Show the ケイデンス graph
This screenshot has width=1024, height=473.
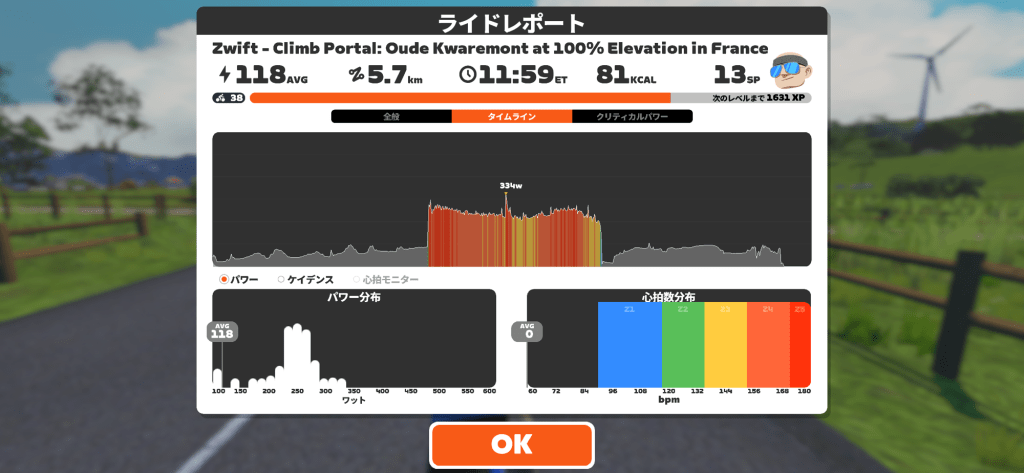point(306,280)
